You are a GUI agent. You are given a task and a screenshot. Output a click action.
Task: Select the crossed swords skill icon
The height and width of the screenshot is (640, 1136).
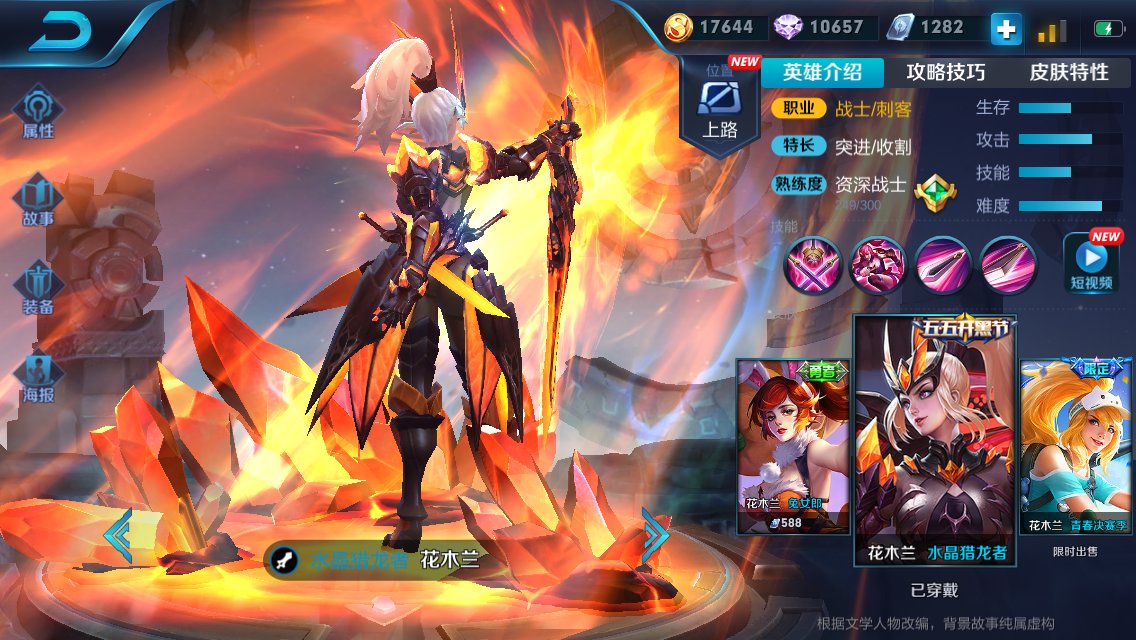pyautogui.click(x=811, y=265)
